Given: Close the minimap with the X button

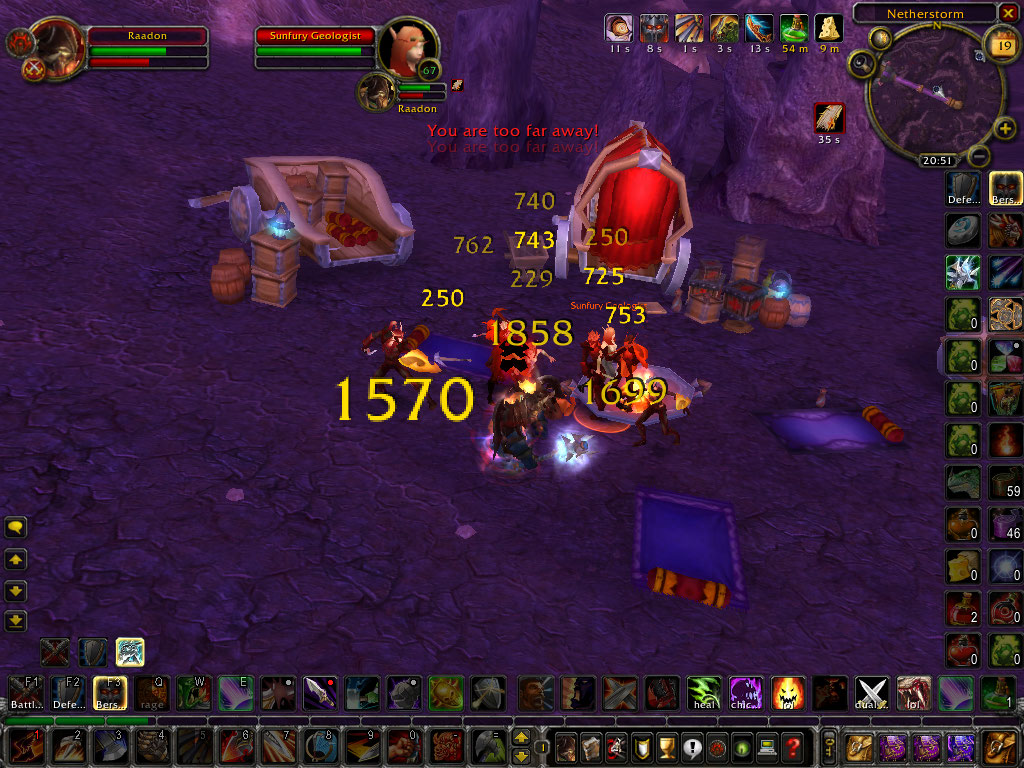Looking at the screenshot, I should (x=1010, y=13).
